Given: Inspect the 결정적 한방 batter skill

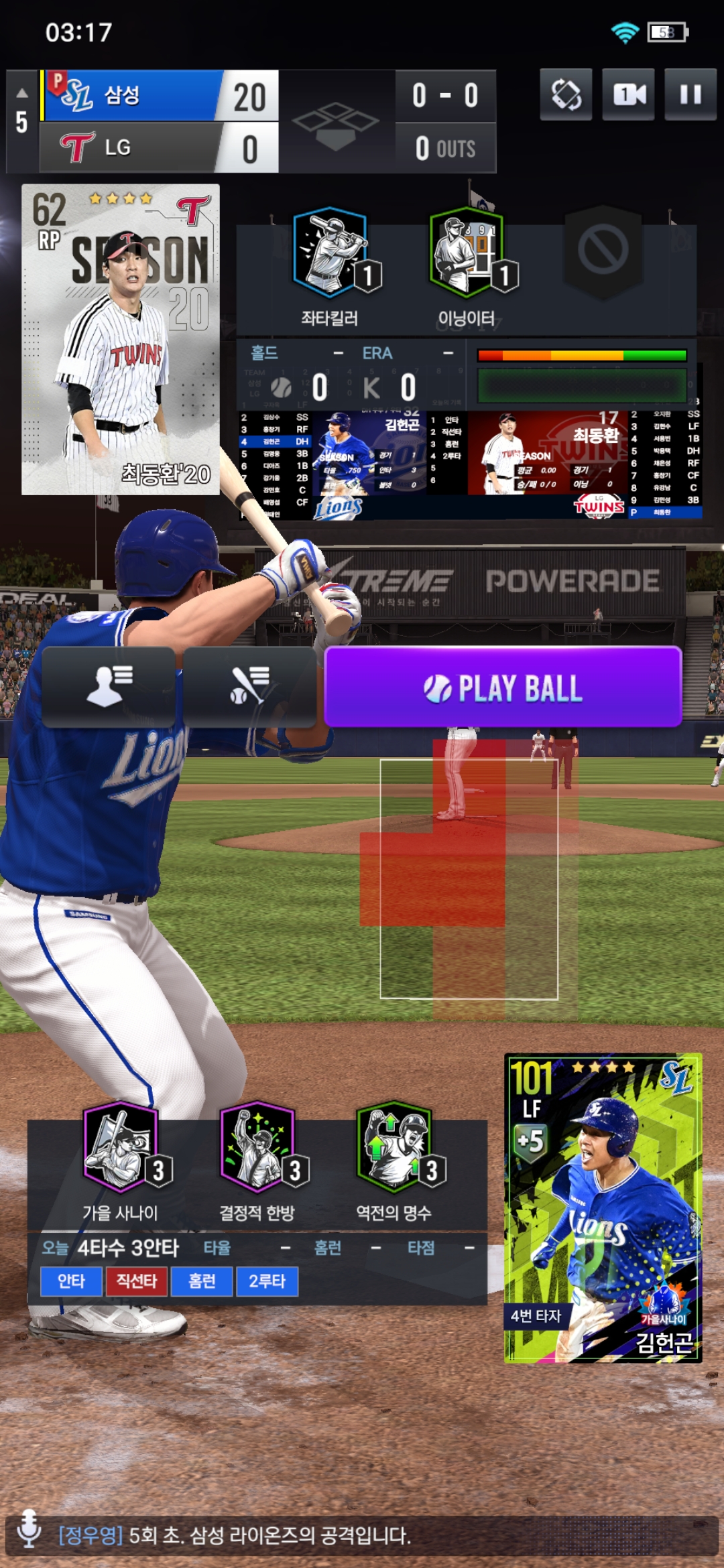Looking at the screenshot, I should [258, 1147].
